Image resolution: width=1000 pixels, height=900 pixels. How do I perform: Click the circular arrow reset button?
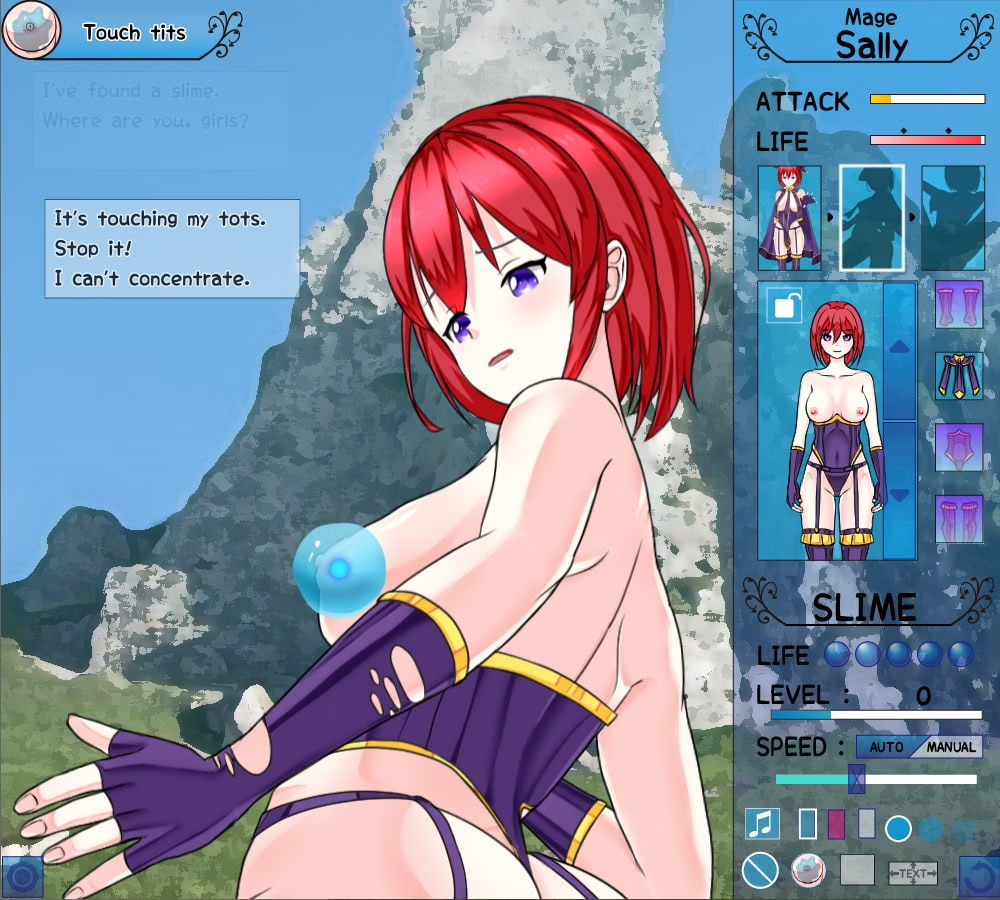(x=979, y=876)
